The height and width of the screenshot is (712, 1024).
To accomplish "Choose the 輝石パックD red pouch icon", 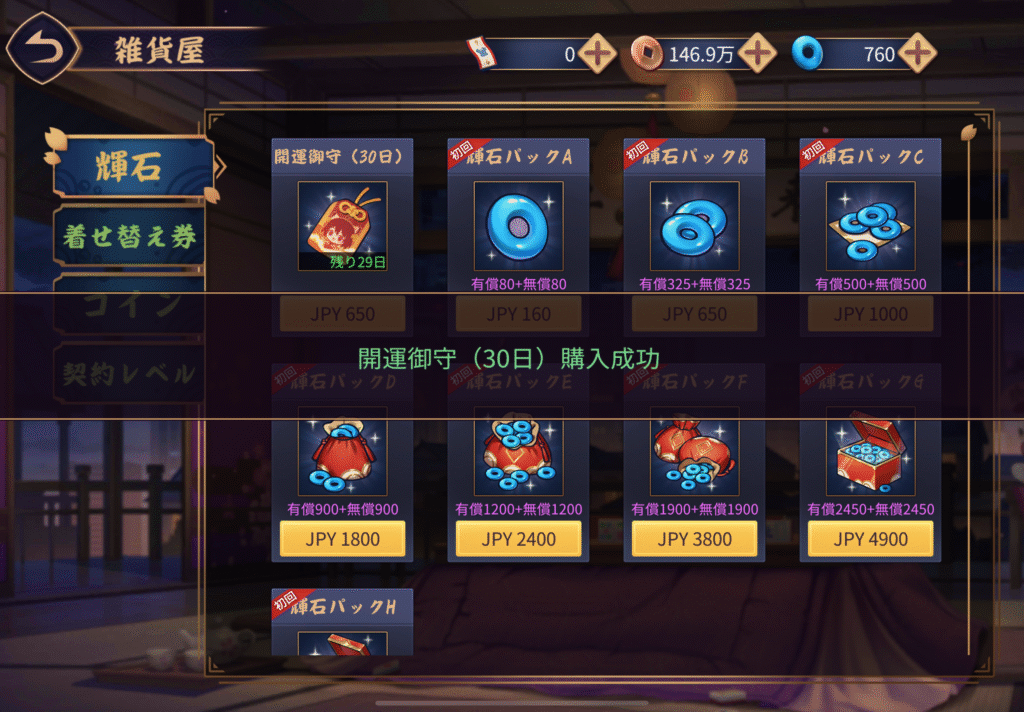I will tap(342, 452).
